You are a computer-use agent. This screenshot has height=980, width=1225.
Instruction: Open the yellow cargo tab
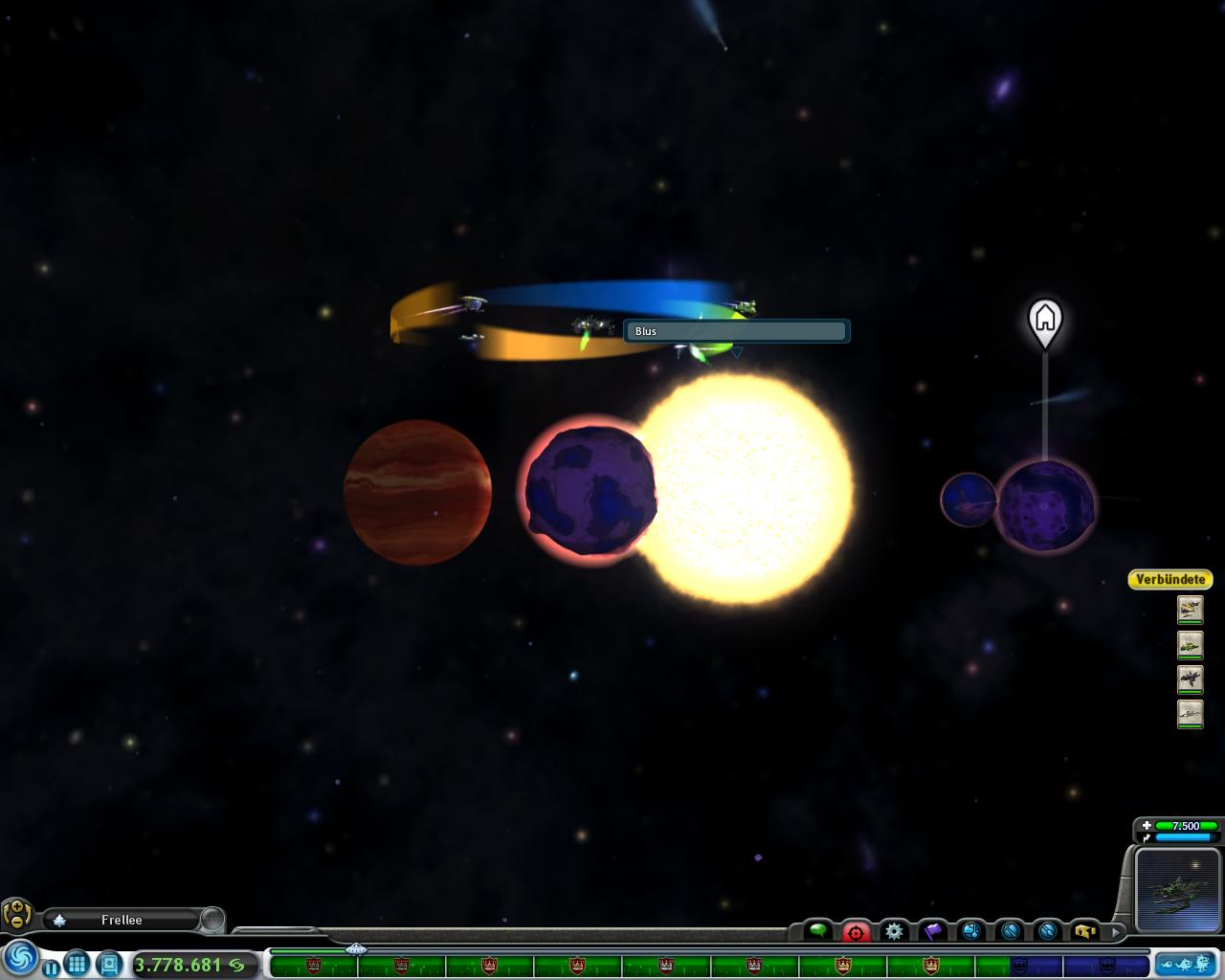1084,930
